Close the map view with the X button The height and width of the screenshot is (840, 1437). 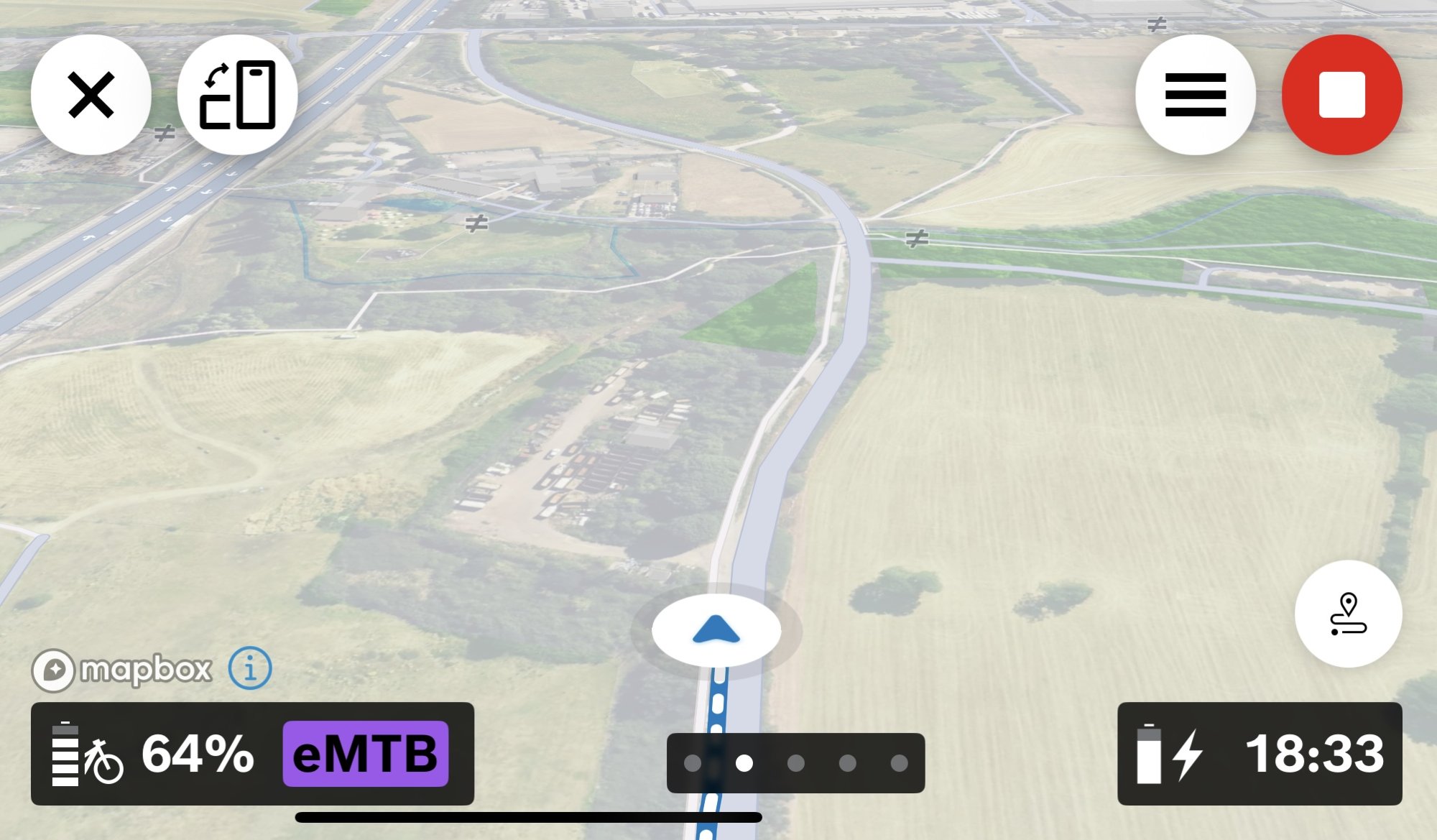click(91, 95)
